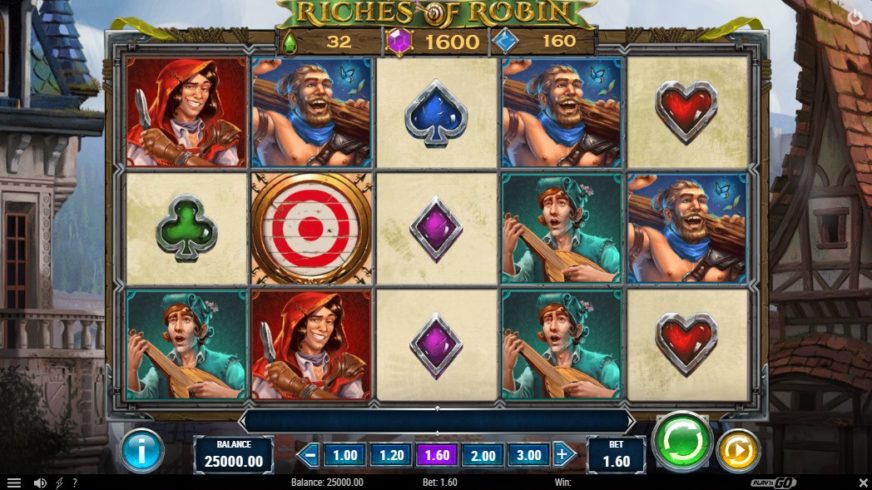
Task: Click the power icon at top right
Action: click(x=855, y=17)
